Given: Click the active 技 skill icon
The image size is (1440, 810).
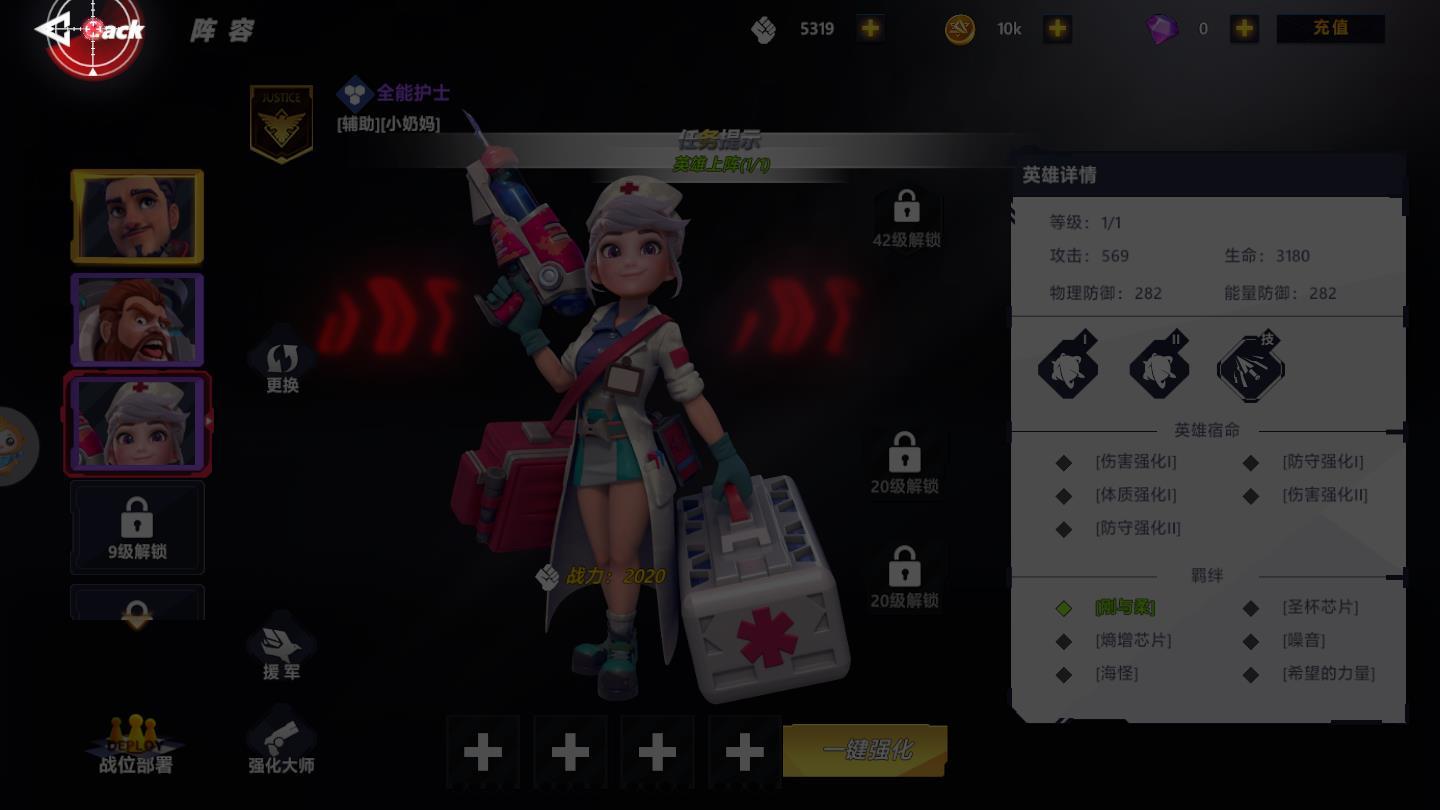Looking at the screenshot, I should click(x=1250, y=367).
